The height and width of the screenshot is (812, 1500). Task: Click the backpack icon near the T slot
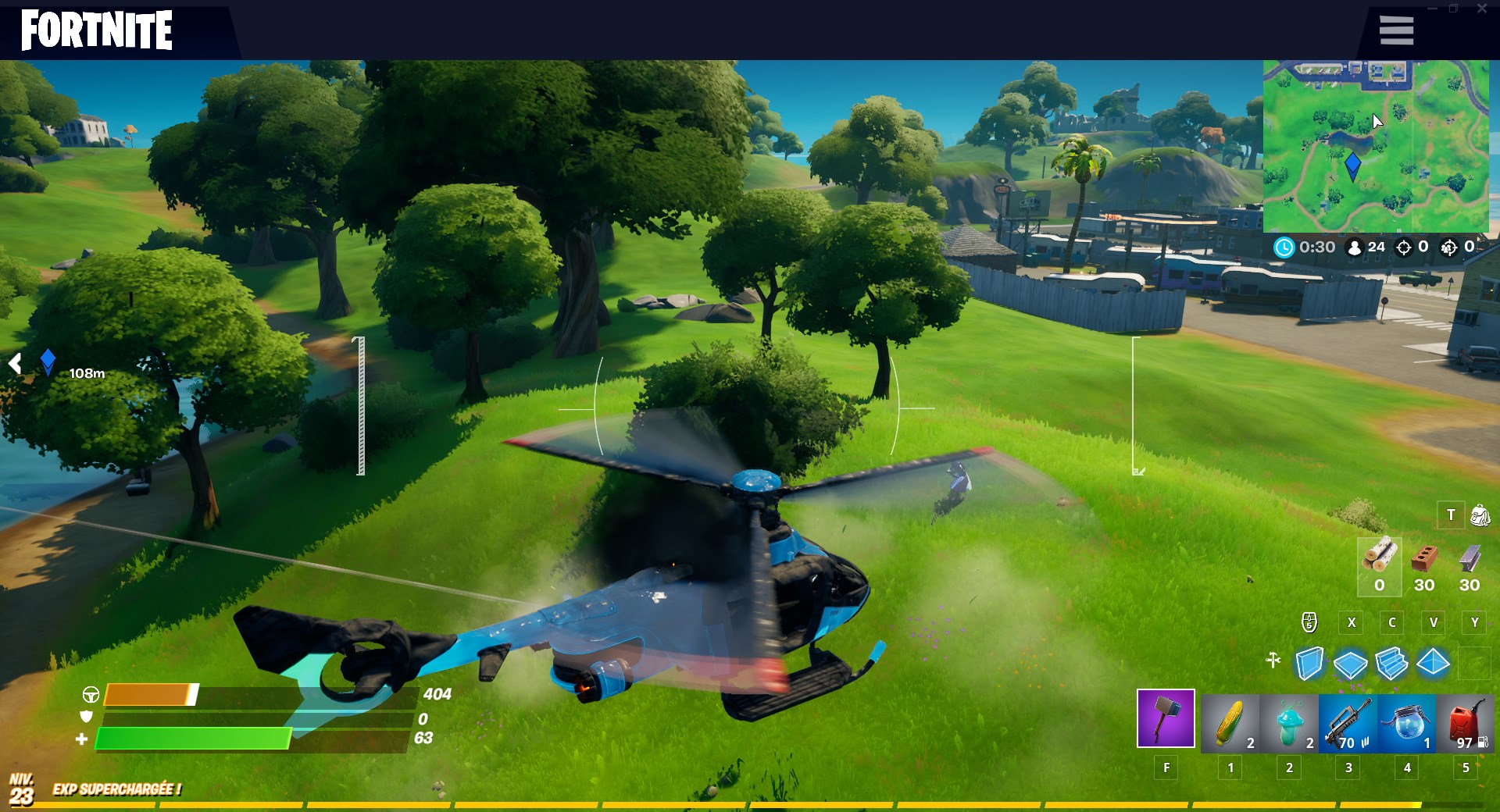pyautogui.click(x=1479, y=515)
